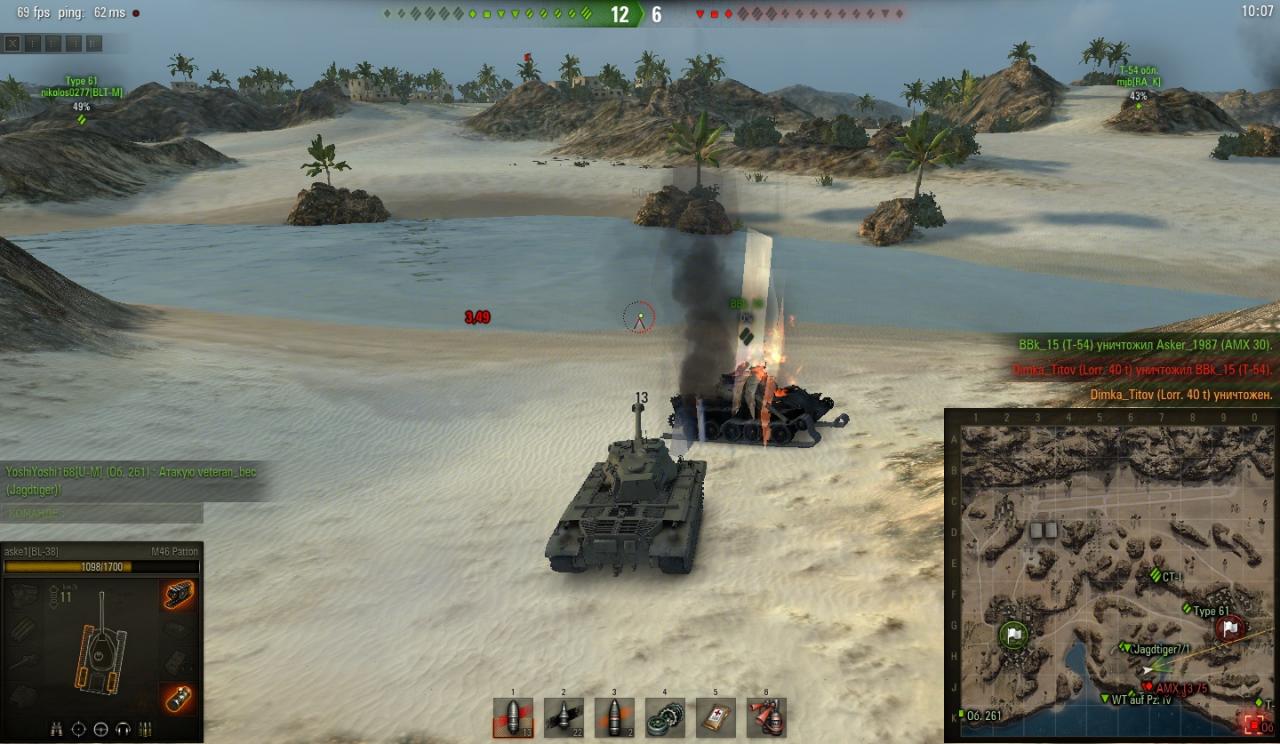
Task: Click the damaged fuel tank module icon
Action: pyautogui.click(x=179, y=698)
